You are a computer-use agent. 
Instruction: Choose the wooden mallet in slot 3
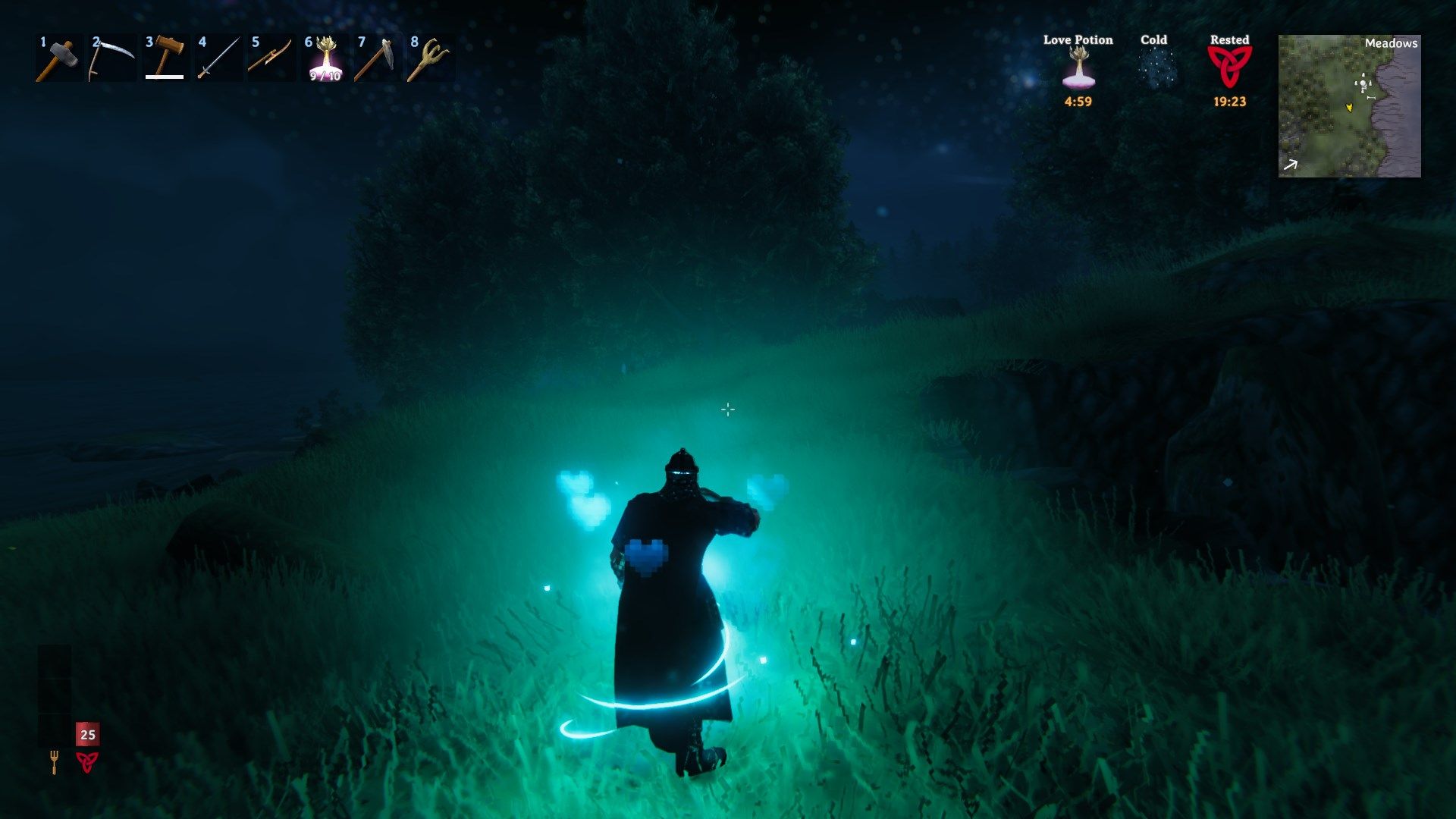click(165, 58)
